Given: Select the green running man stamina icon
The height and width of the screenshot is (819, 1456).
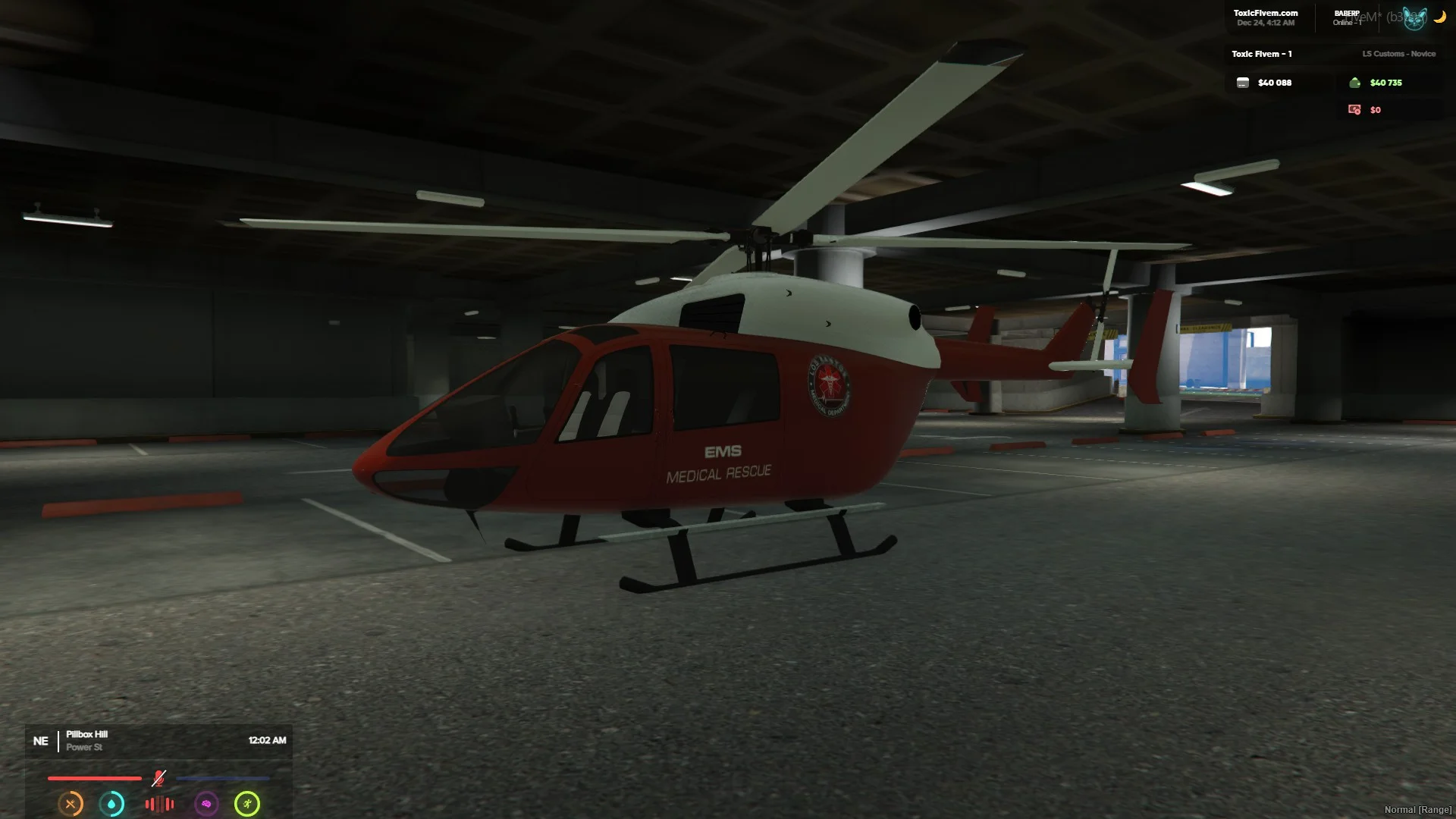Looking at the screenshot, I should click(247, 804).
